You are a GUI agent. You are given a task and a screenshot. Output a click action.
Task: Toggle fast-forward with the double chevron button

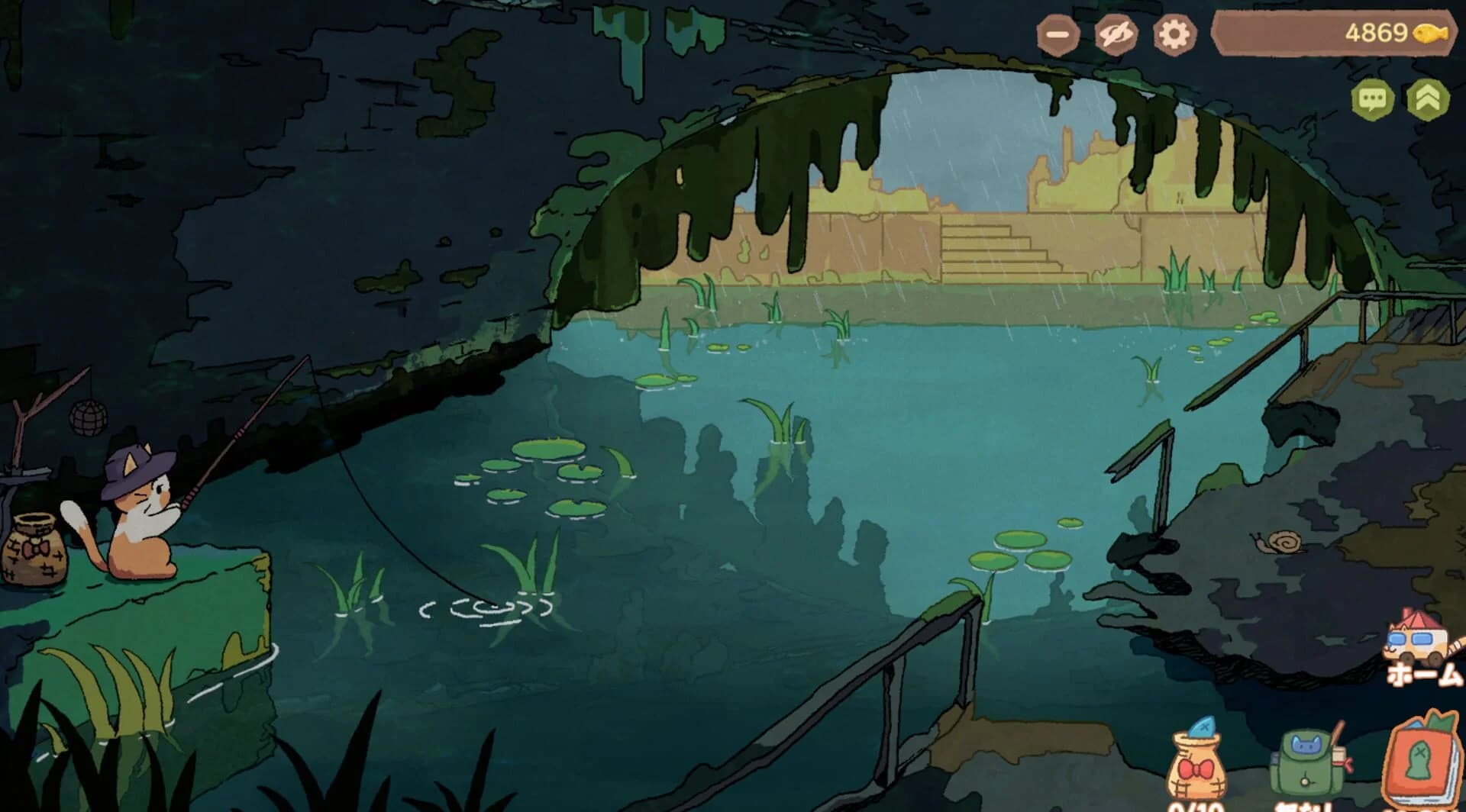click(x=1430, y=97)
